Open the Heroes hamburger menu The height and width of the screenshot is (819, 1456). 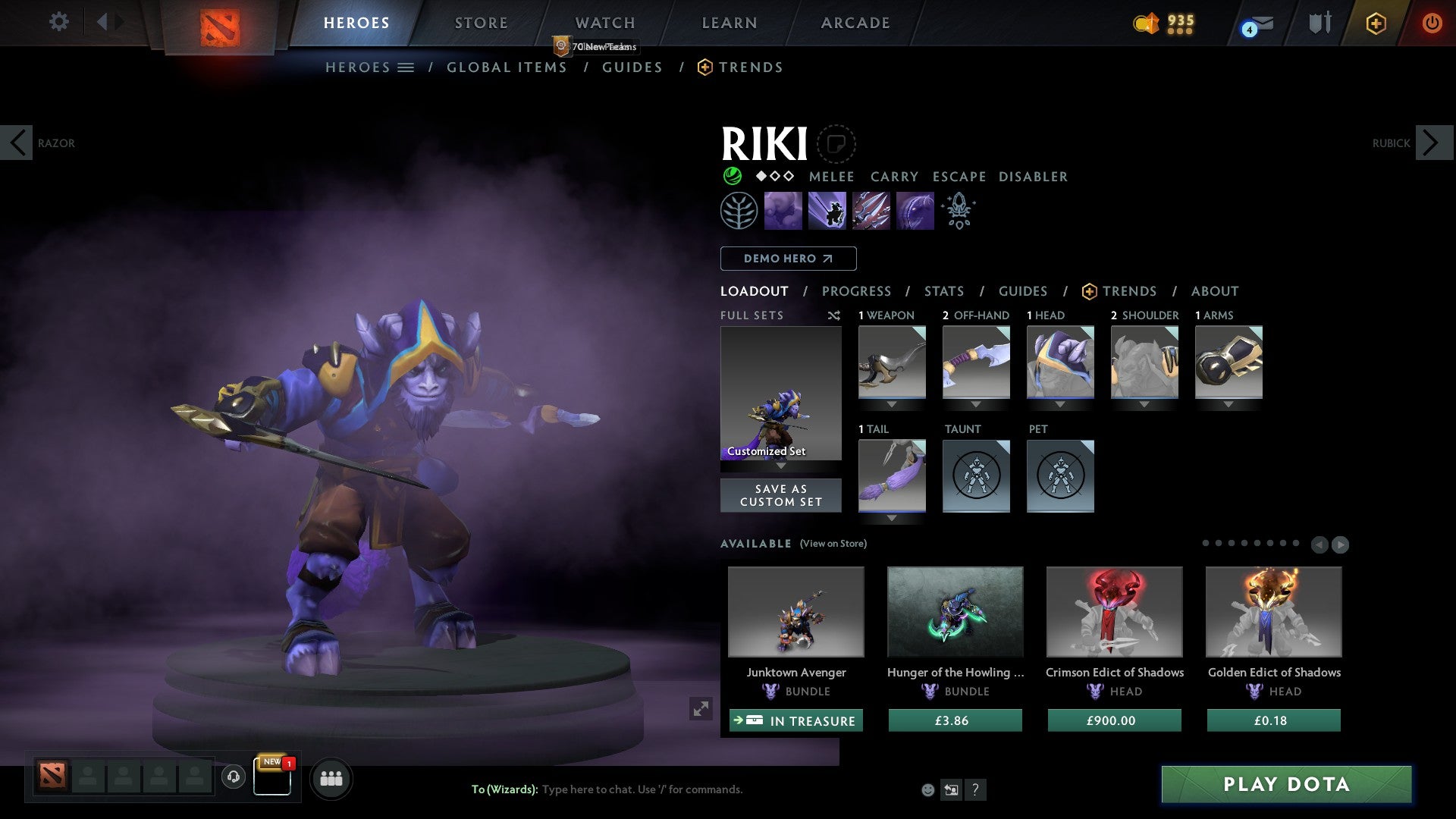click(406, 67)
